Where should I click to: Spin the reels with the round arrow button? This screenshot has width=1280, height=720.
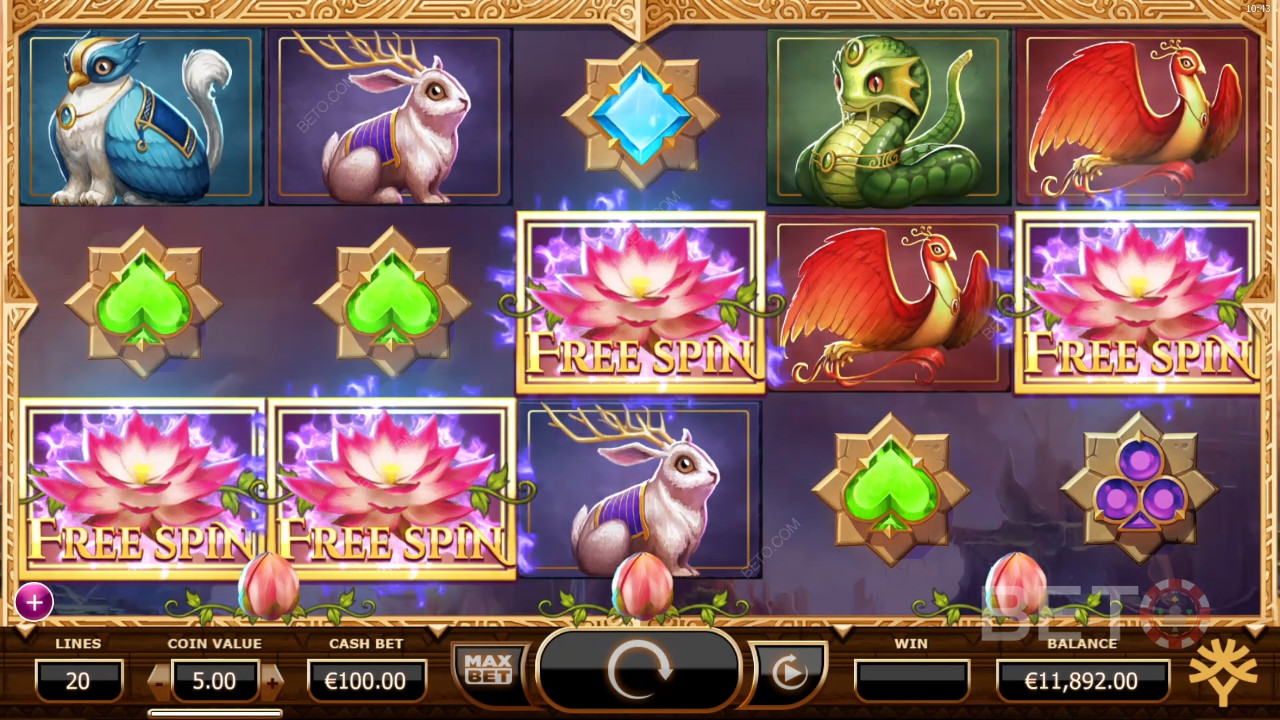639,671
